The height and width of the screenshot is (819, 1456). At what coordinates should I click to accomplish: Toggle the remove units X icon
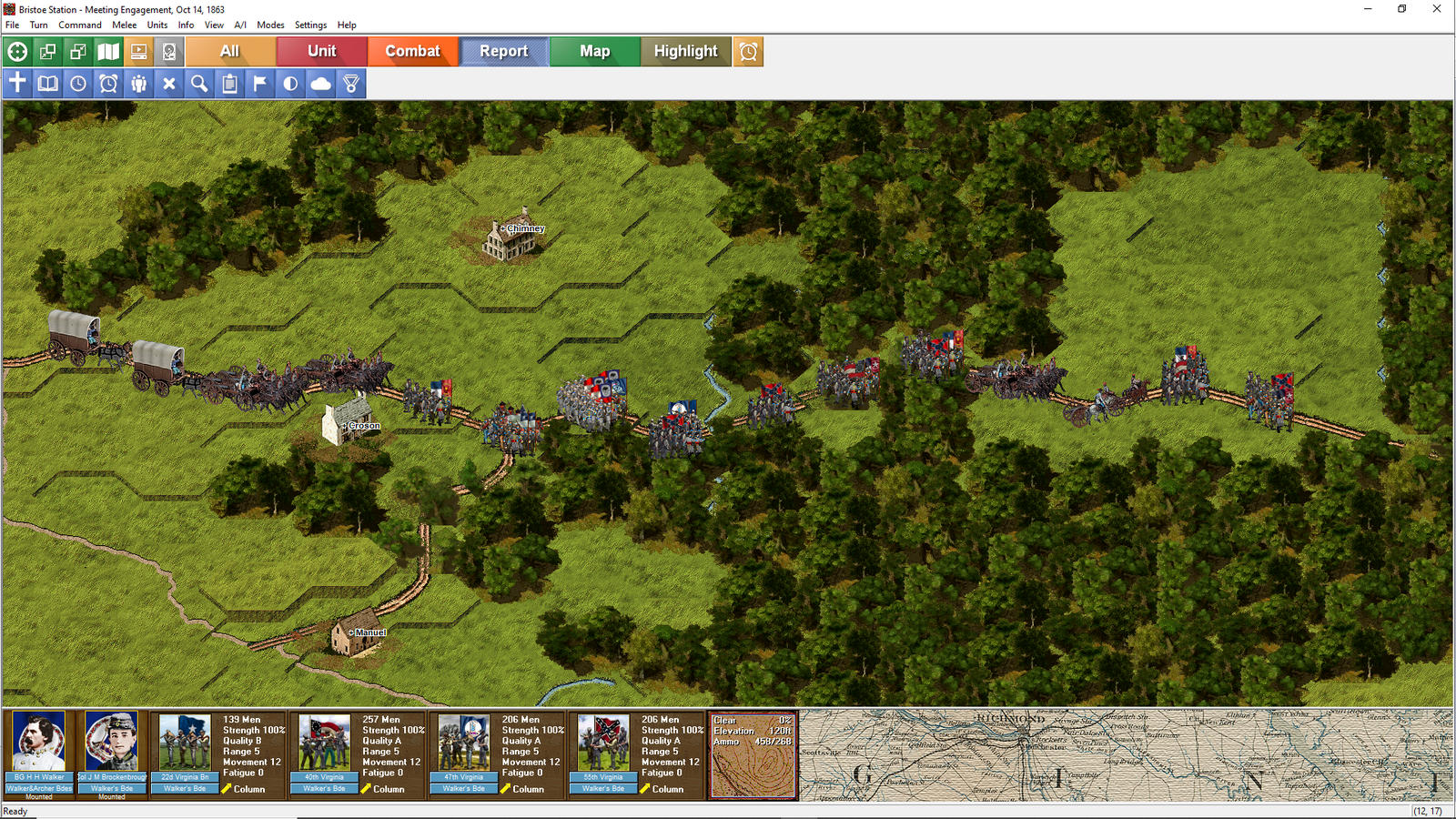tap(167, 84)
